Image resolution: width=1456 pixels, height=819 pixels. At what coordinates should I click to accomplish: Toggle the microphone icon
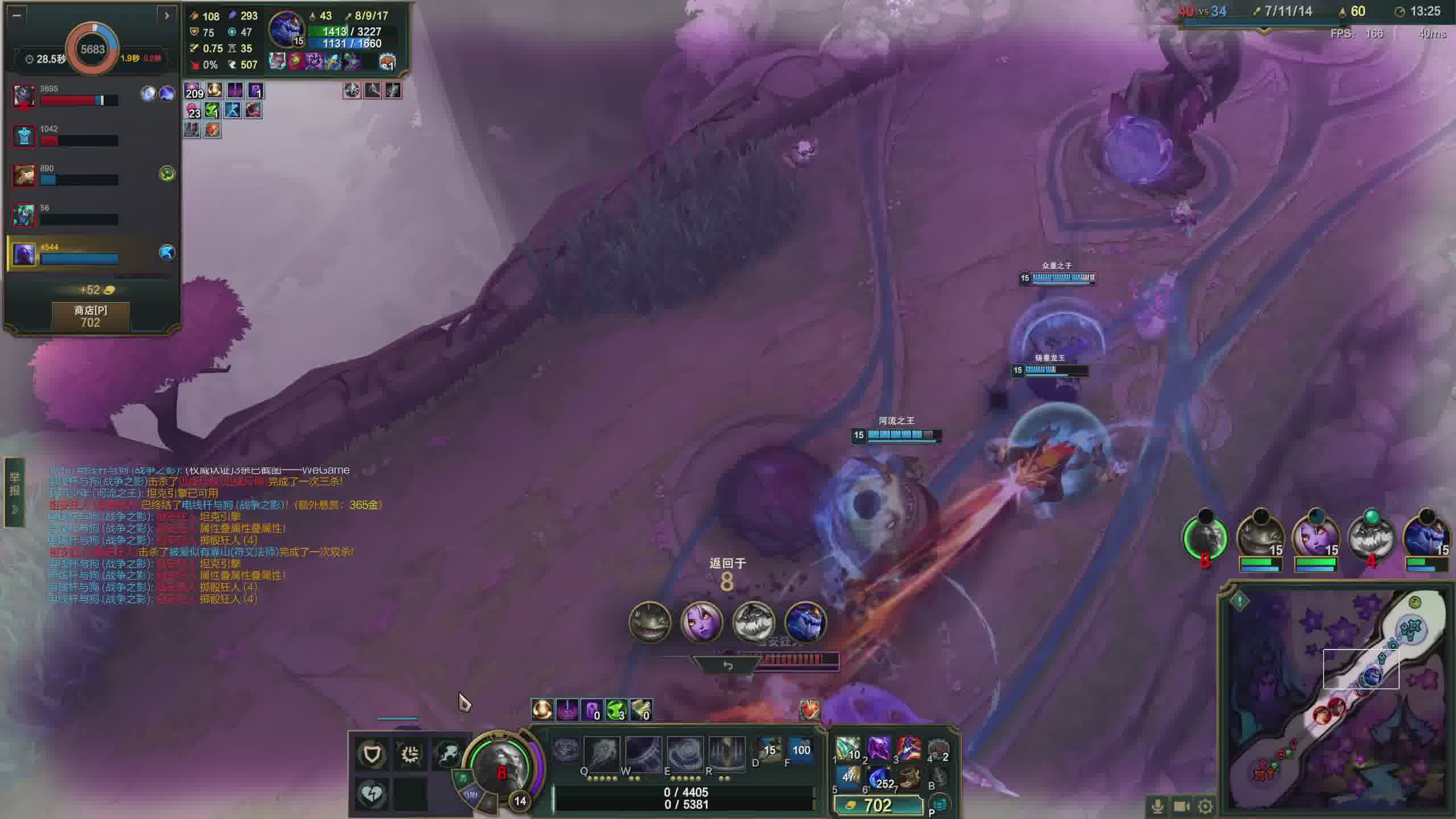1157,806
